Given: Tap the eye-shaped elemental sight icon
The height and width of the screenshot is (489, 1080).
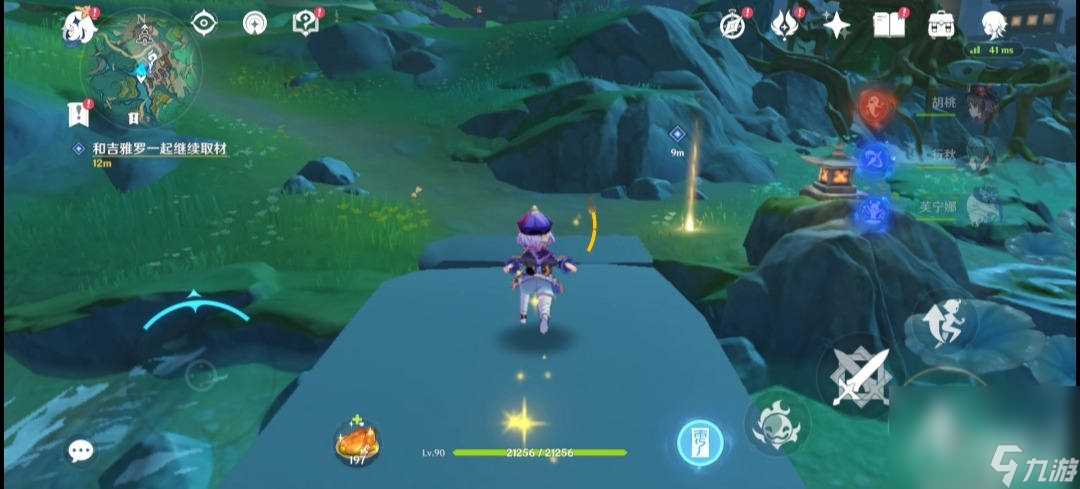Looking at the screenshot, I should [x=203, y=23].
